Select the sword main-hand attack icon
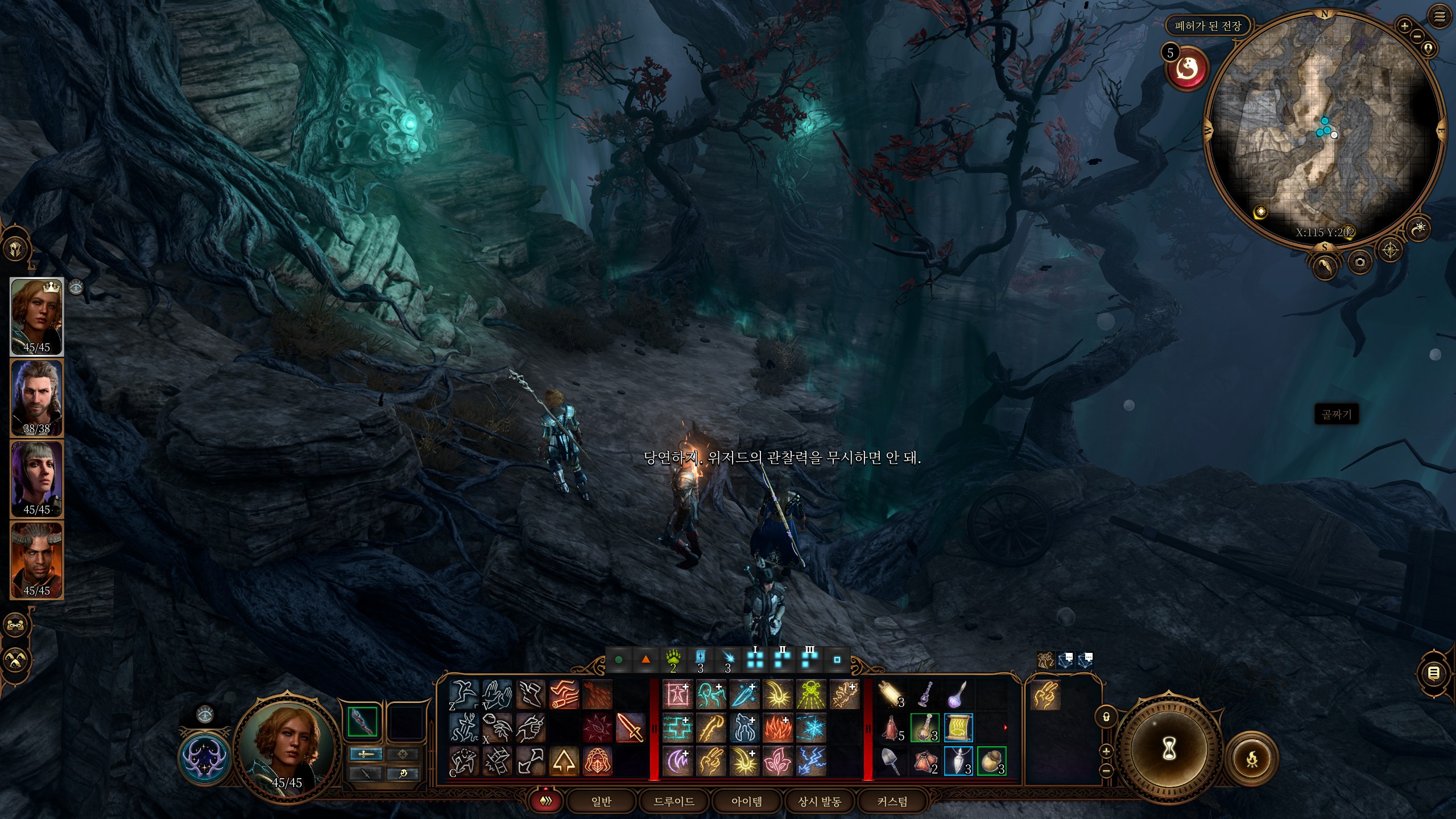The image size is (1456, 819). [x=630, y=728]
